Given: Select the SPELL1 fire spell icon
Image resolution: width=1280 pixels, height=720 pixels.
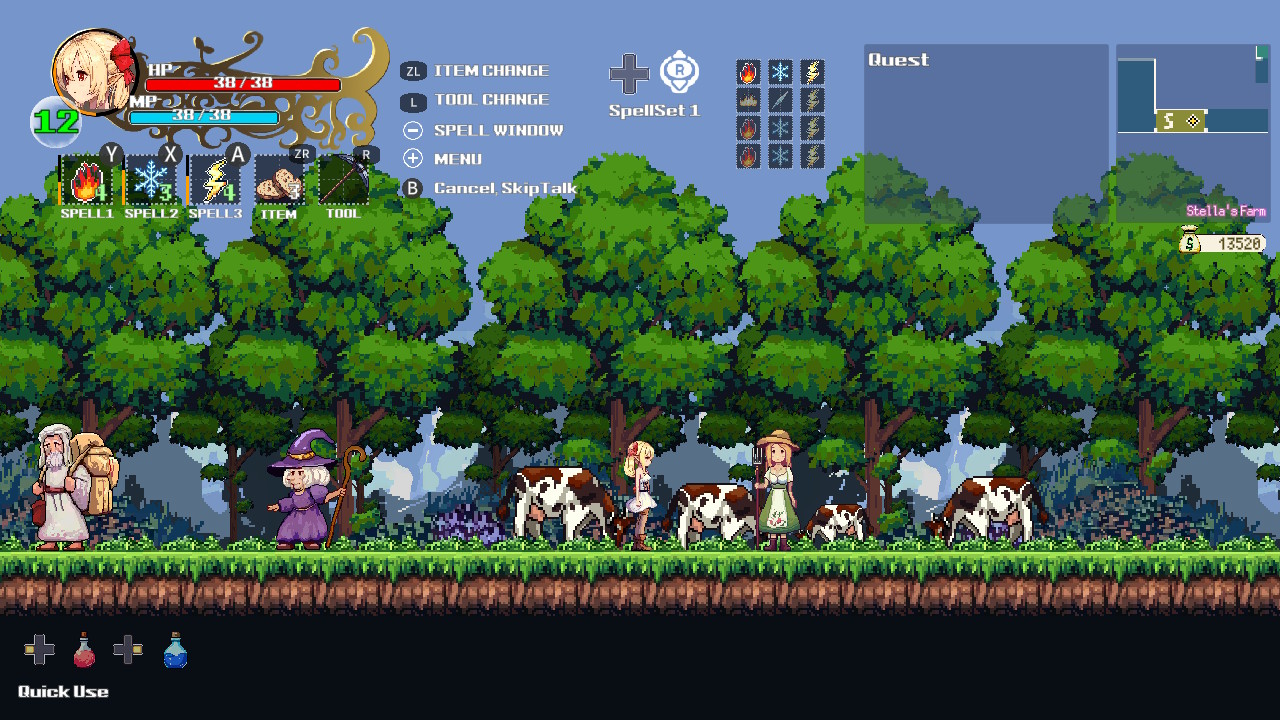Looking at the screenshot, I should click(86, 182).
